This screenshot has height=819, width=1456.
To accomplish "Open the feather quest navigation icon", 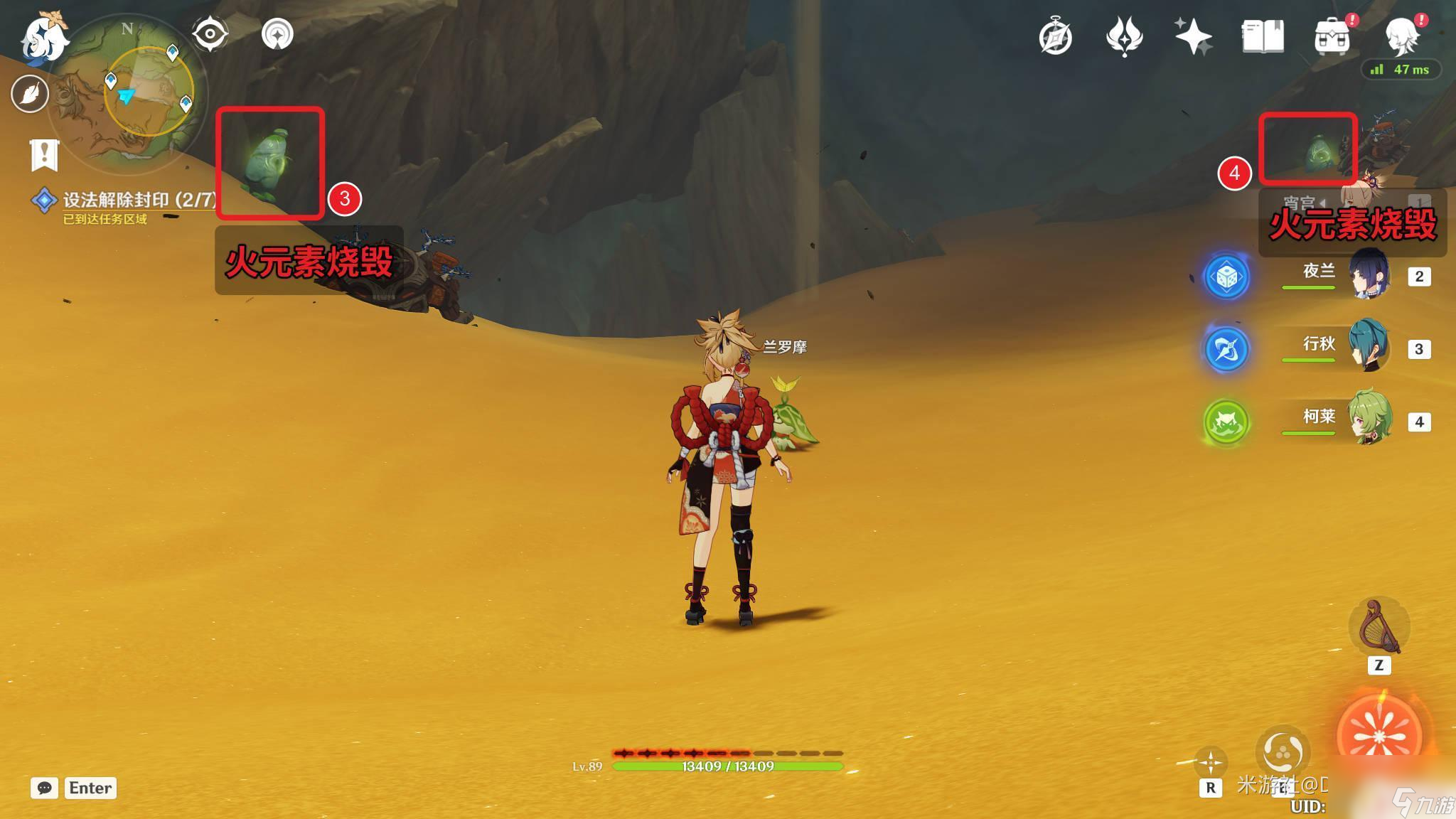I will point(30,93).
